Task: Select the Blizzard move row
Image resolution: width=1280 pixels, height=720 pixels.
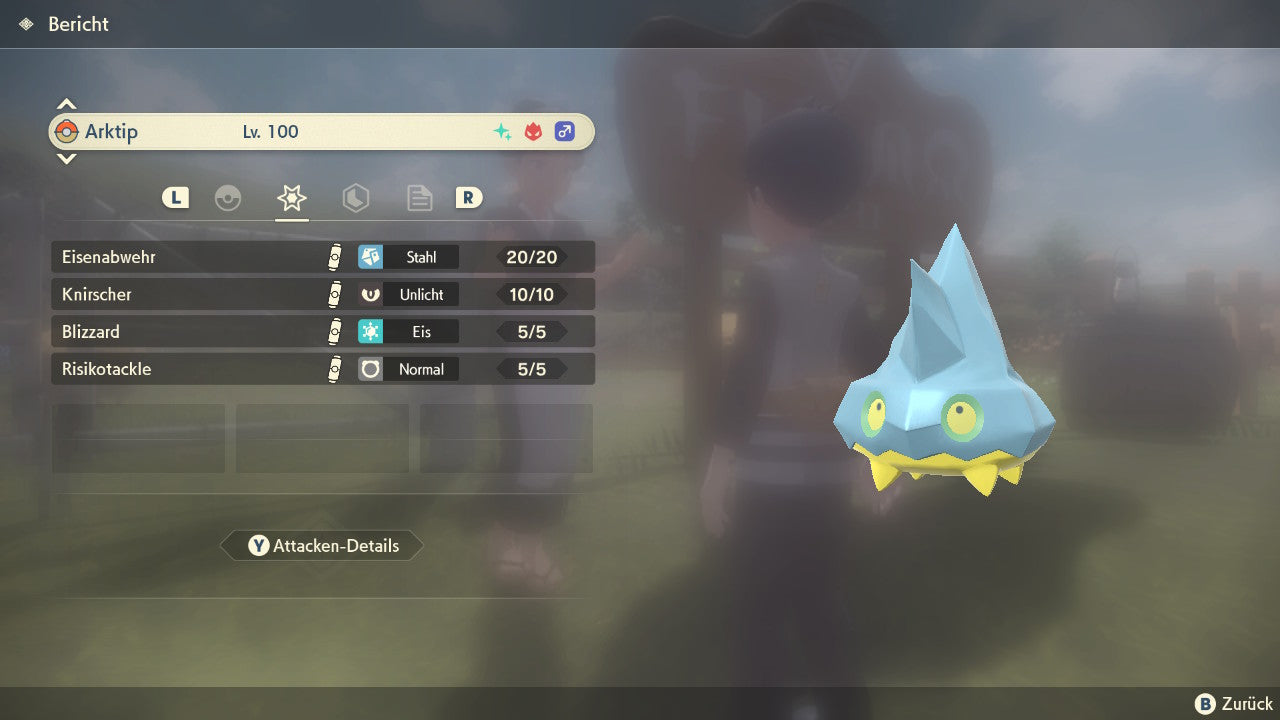Action: pos(322,331)
